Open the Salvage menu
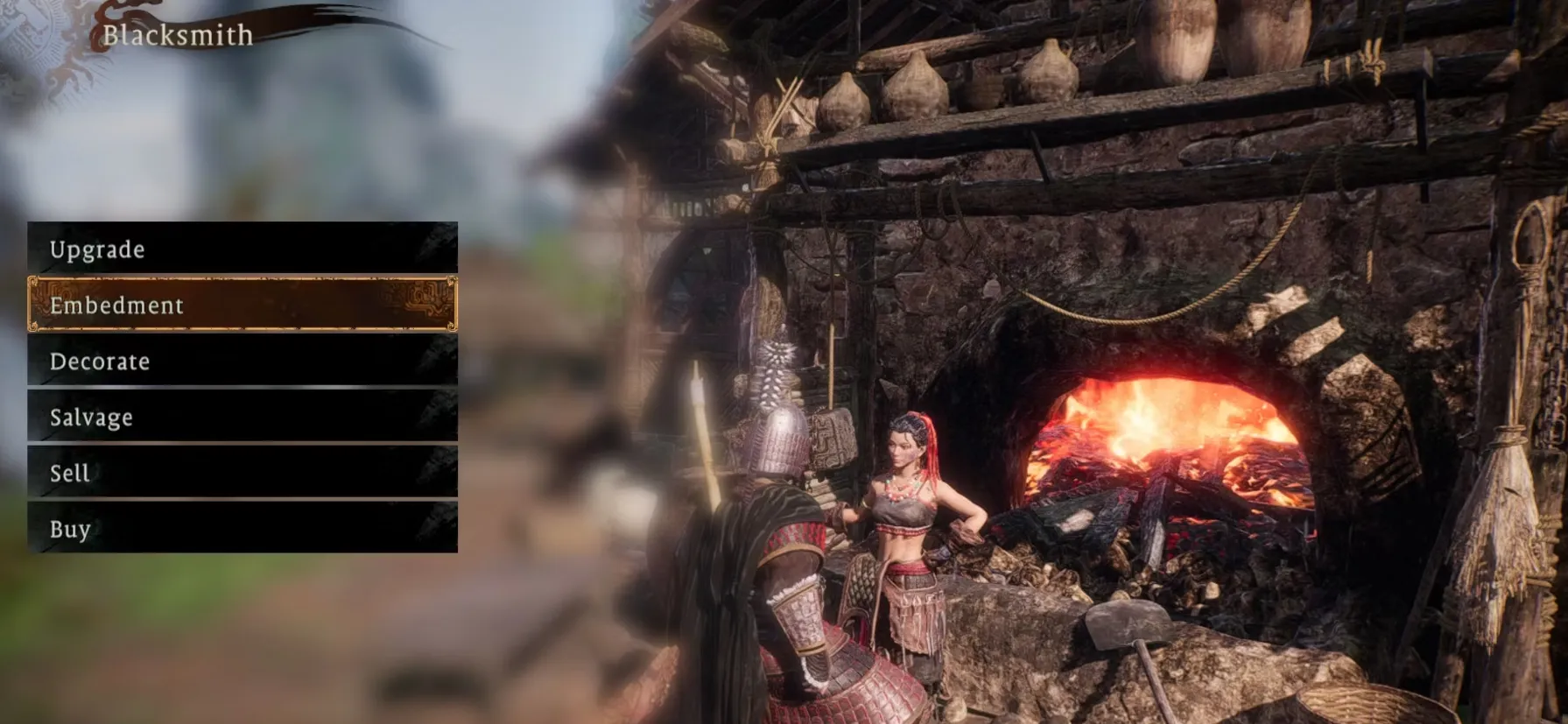The width and height of the screenshot is (1568, 724). click(x=242, y=417)
